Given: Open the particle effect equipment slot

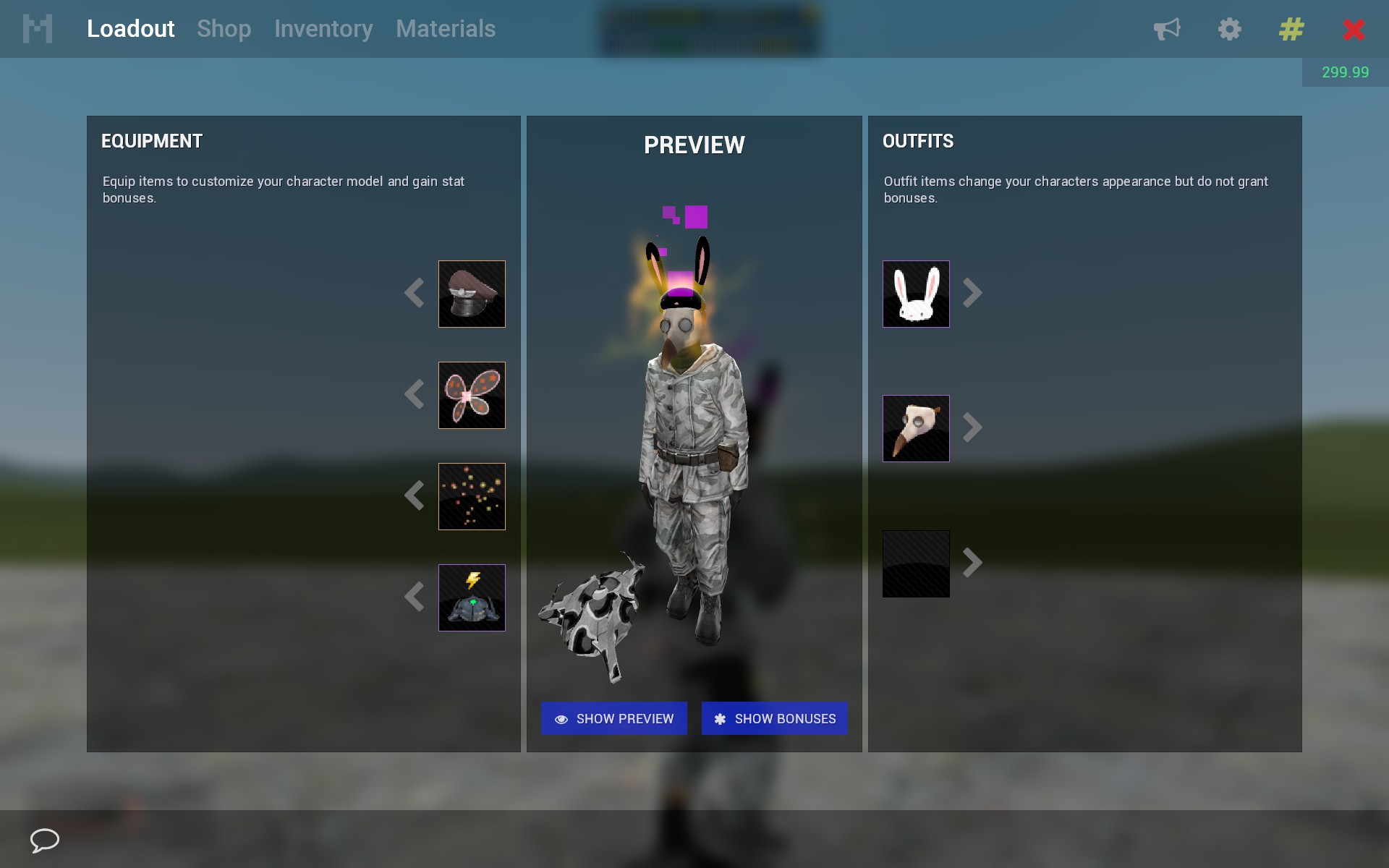Looking at the screenshot, I should [472, 496].
